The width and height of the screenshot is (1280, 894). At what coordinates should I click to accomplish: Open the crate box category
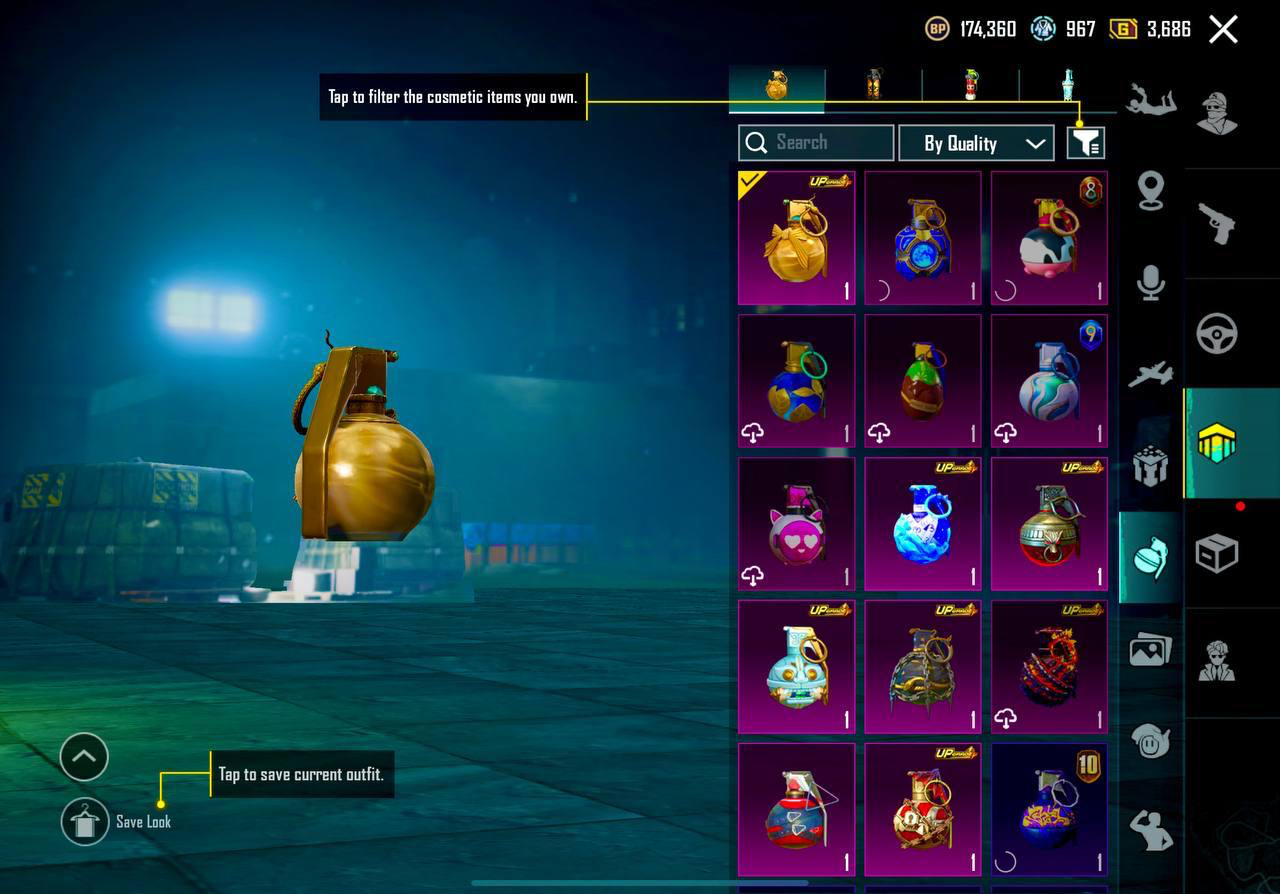coord(1217,553)
